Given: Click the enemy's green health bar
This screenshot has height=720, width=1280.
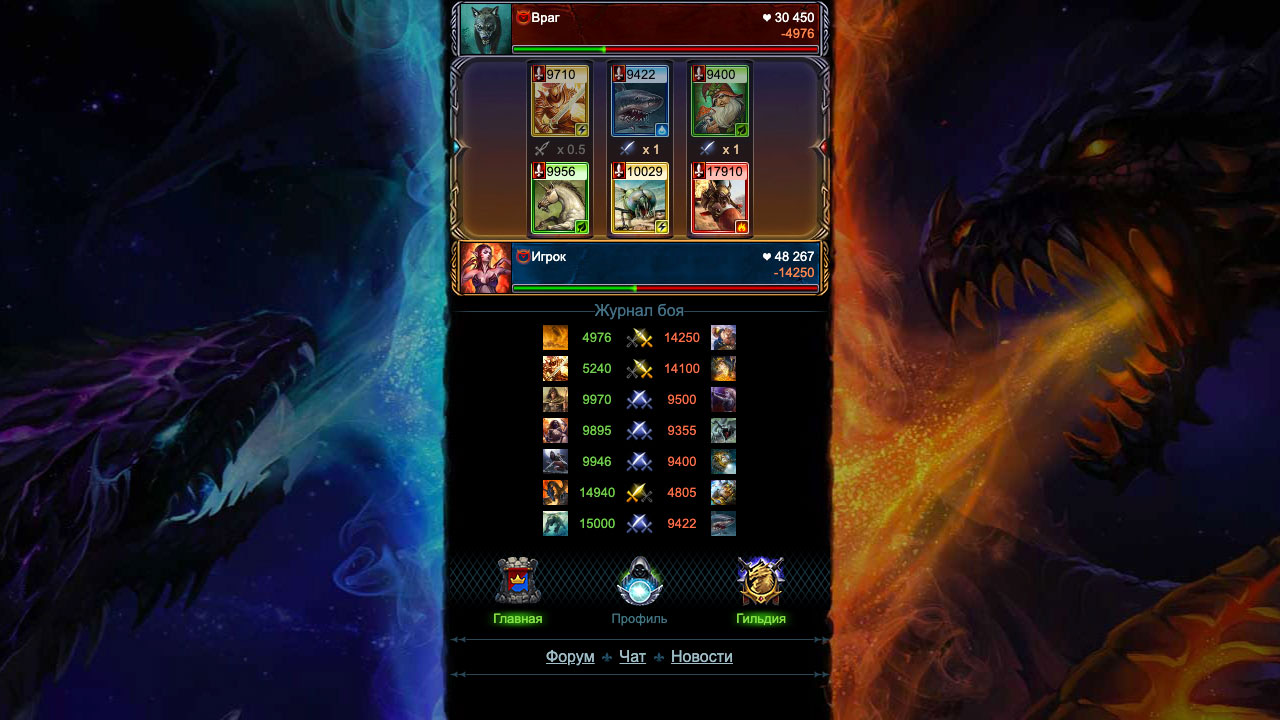Looking at the screenshot, I should tap(560, 47).
